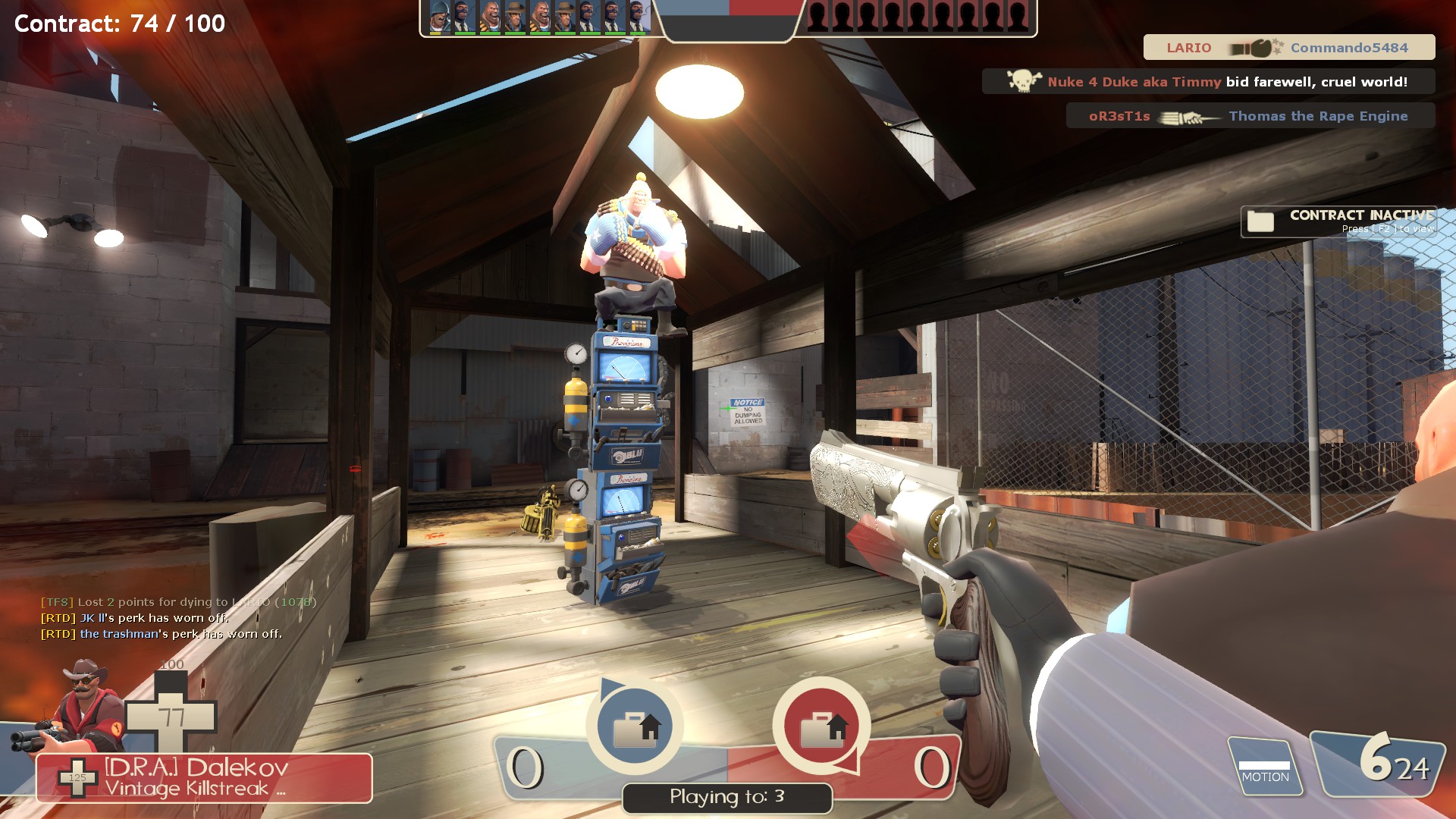Open the Contract 74 / 100 progress tracker
The height and width of the screenshot is (819, 1456).
coord(120,24)
